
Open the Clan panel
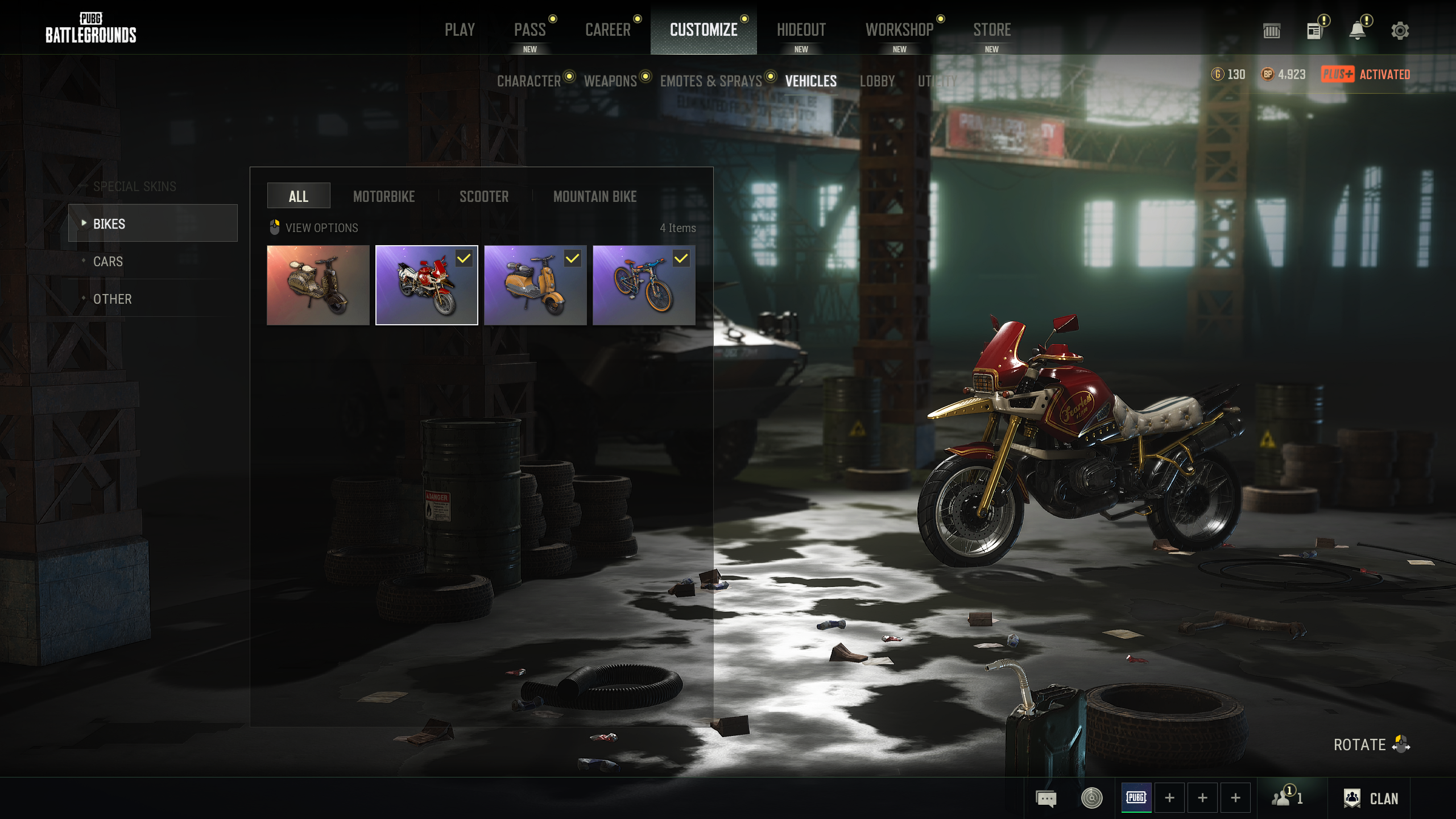click(x=1371, y=799)
